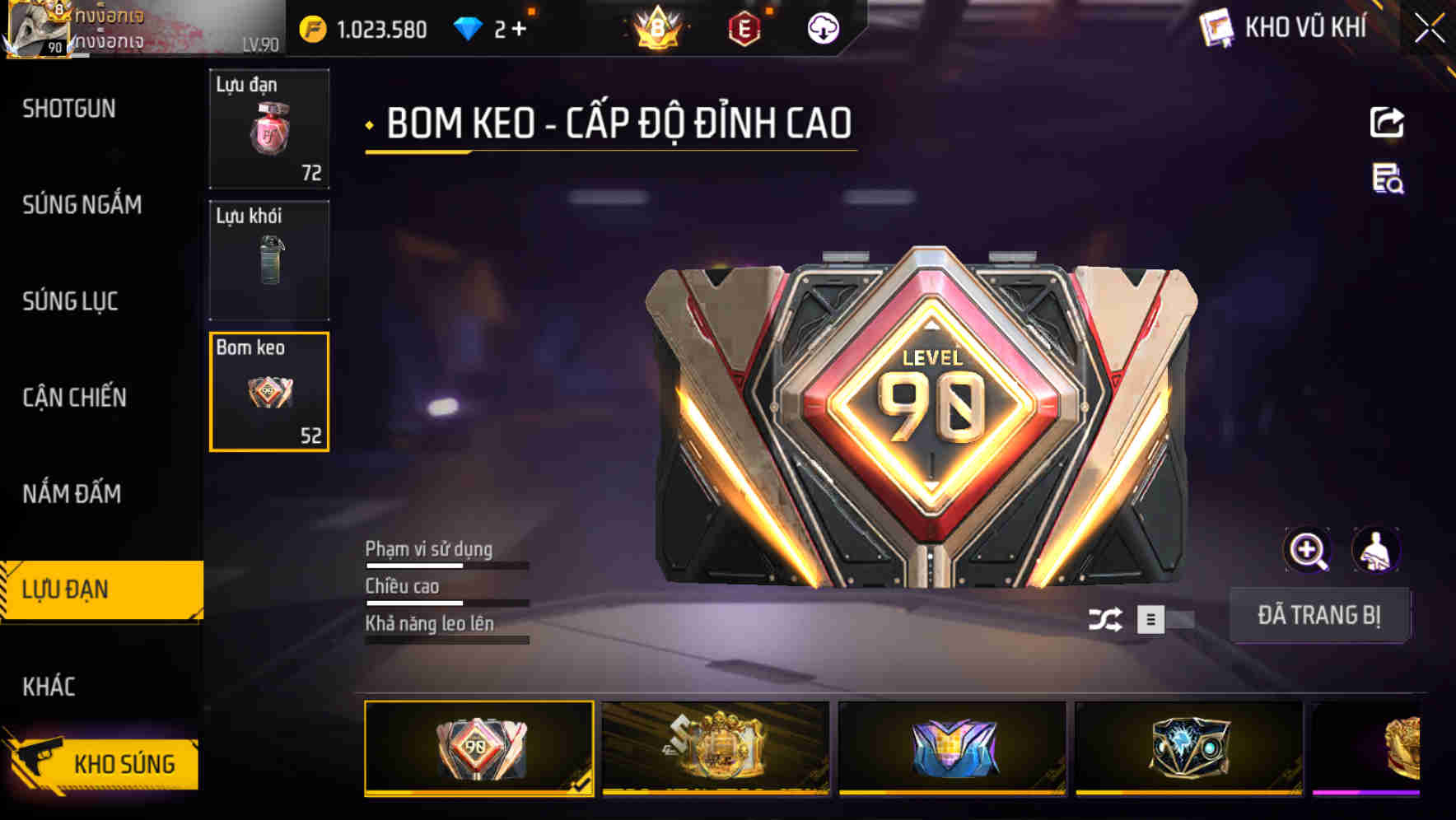Open the CẬN CHIẾN category

[74, 397]
